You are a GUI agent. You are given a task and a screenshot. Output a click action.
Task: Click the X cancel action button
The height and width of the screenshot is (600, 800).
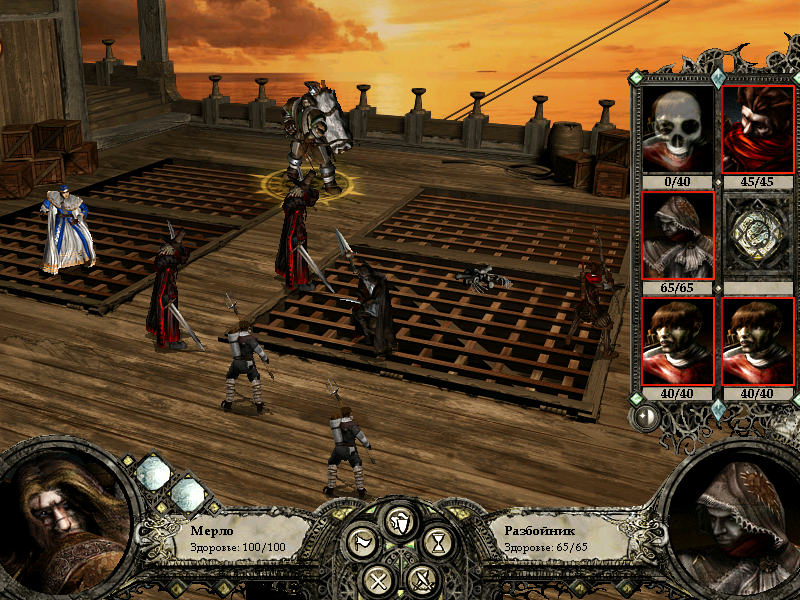point(377,578)
